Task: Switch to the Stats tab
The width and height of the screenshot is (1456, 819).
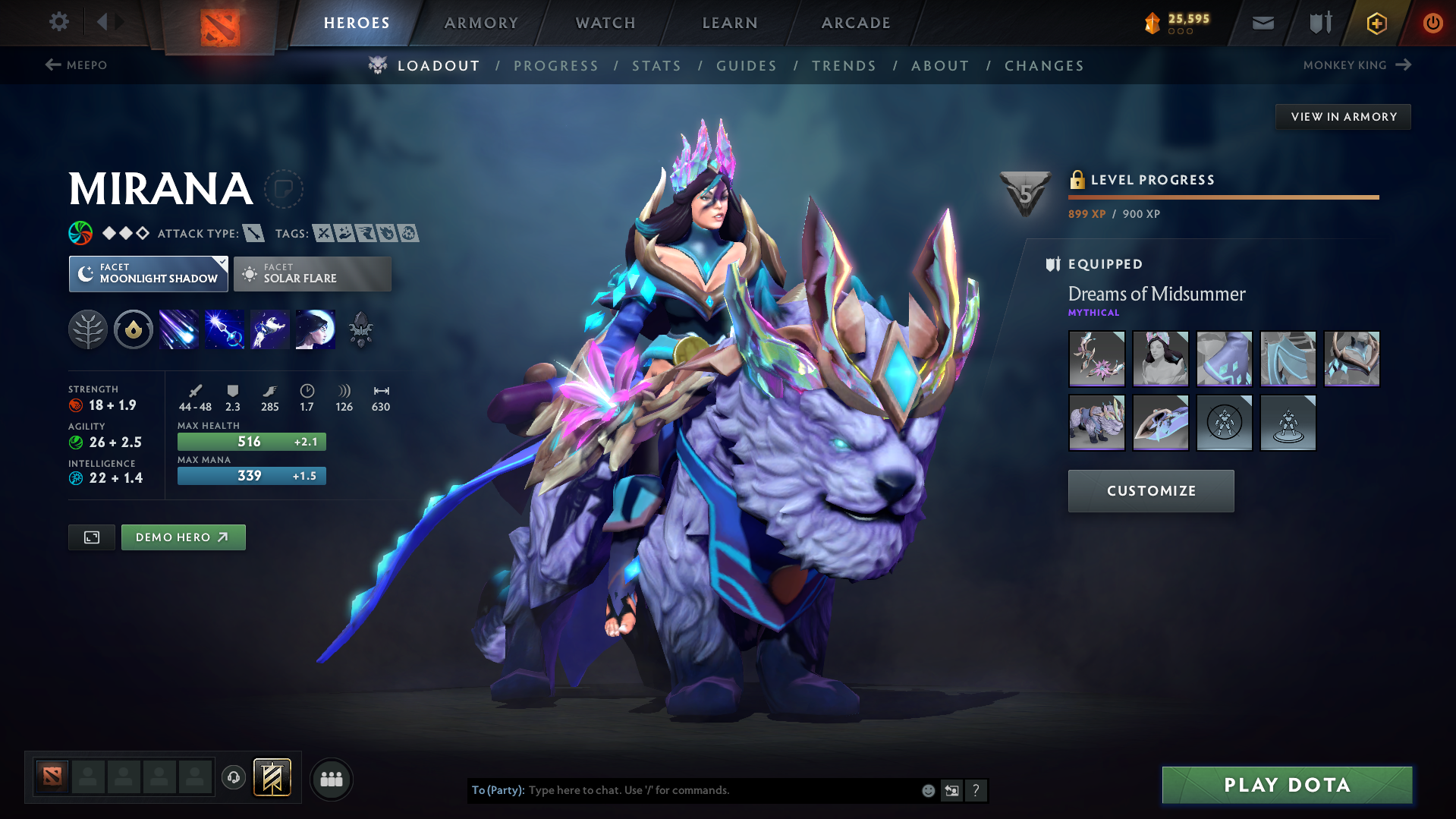Action: click(x=656, y=66)
